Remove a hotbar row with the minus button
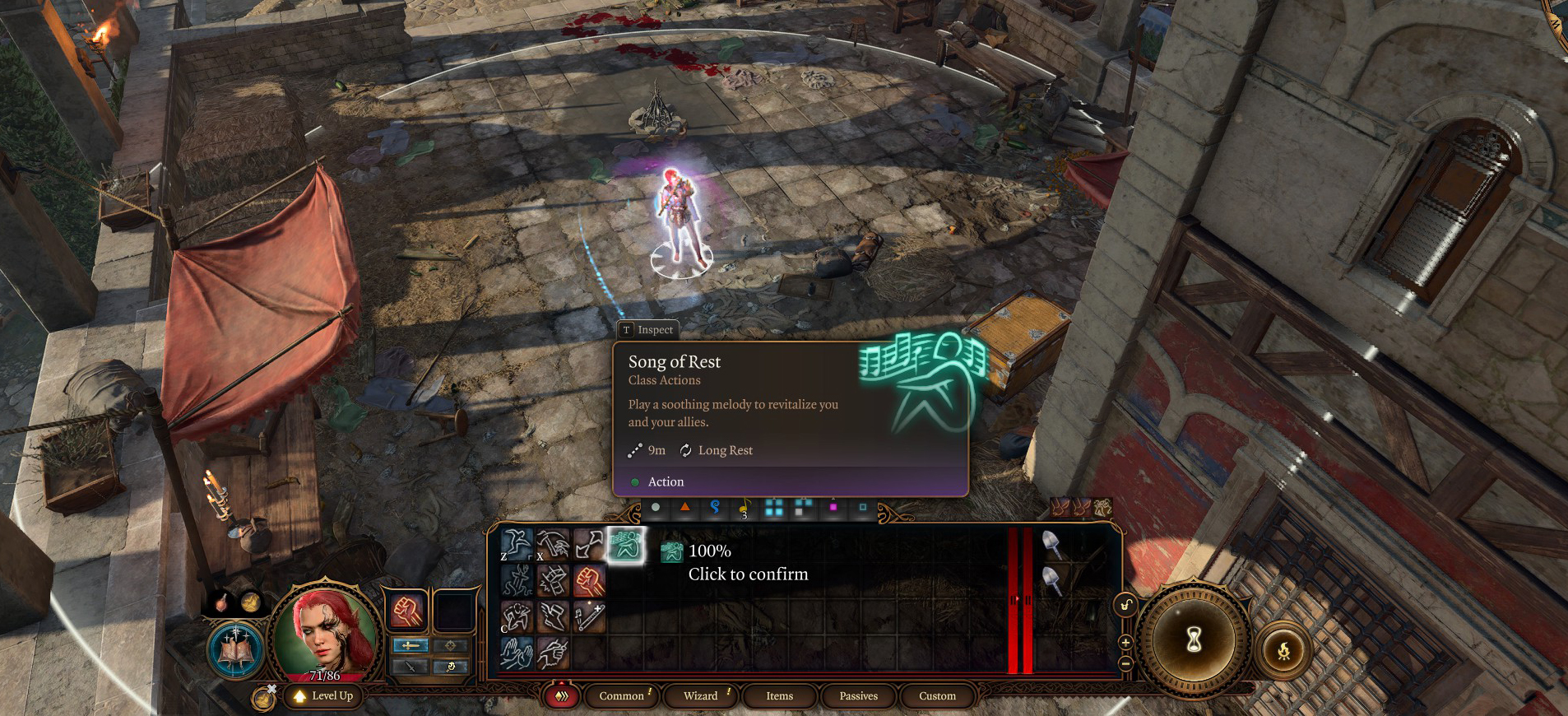 [1125, 663]
